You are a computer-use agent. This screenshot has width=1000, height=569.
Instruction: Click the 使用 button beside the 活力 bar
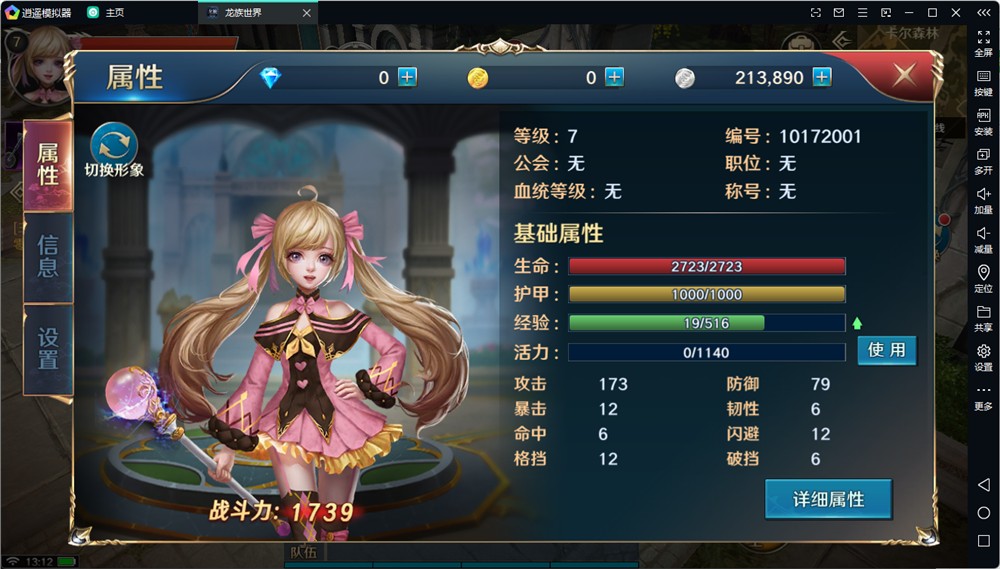click(x=886, y=350)
